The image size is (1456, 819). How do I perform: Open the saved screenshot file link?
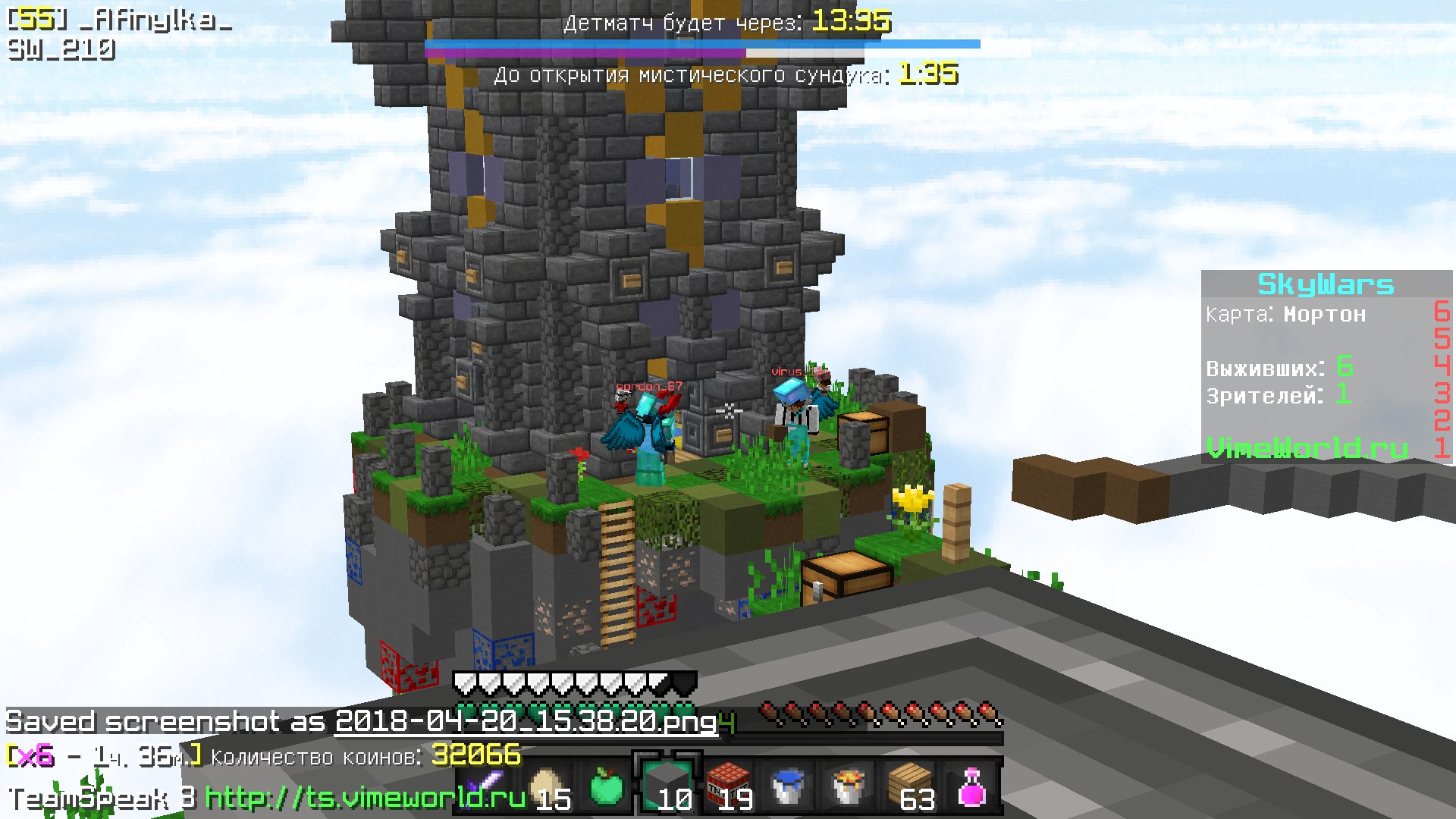(x=526, y=721)
